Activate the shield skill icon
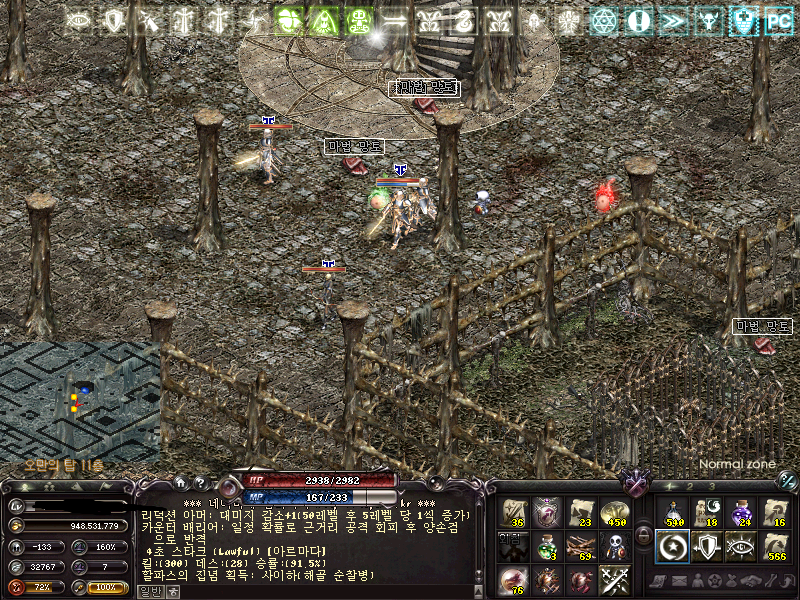 pyautogui.click(x=707, y=546)
